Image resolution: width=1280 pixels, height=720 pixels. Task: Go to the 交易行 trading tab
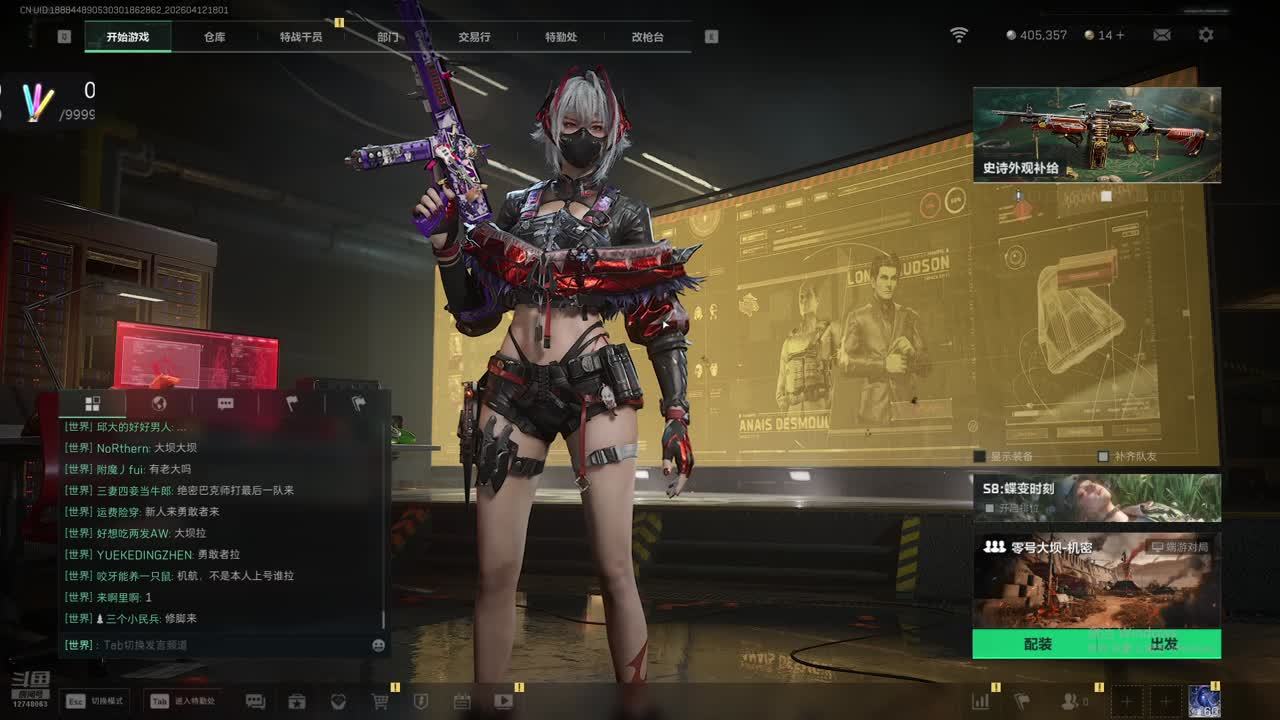coord(474,37)
